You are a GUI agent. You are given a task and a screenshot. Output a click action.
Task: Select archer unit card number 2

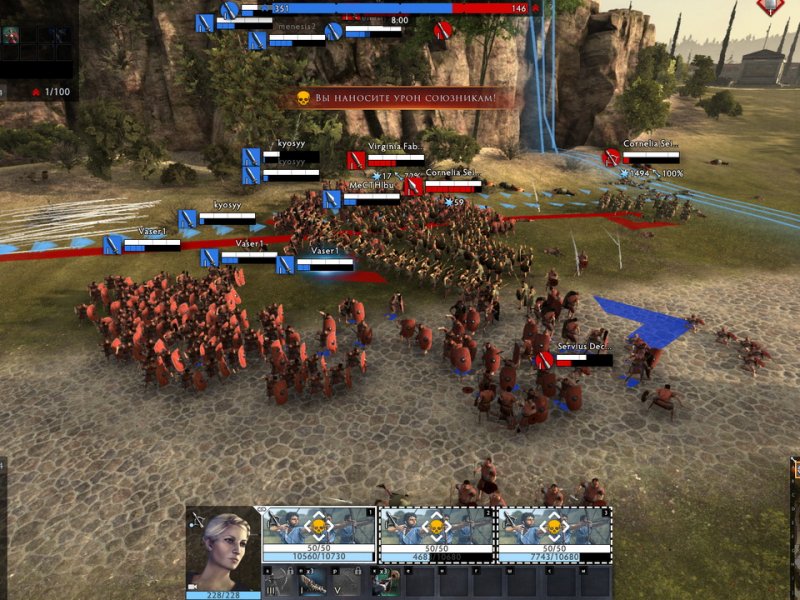437,534
